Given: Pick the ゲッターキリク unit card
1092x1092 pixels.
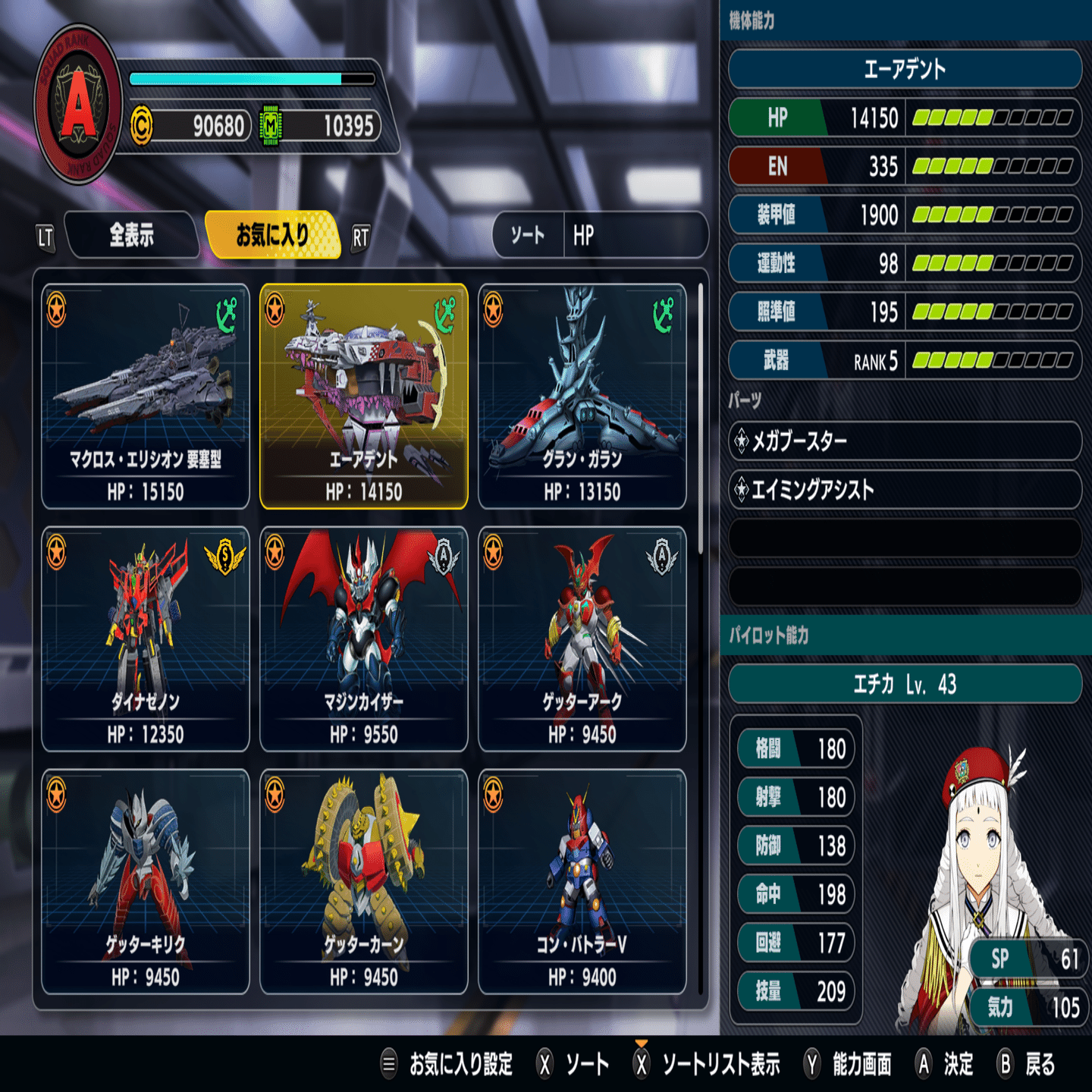Looking at the screenshot, I should click(146, 881).
